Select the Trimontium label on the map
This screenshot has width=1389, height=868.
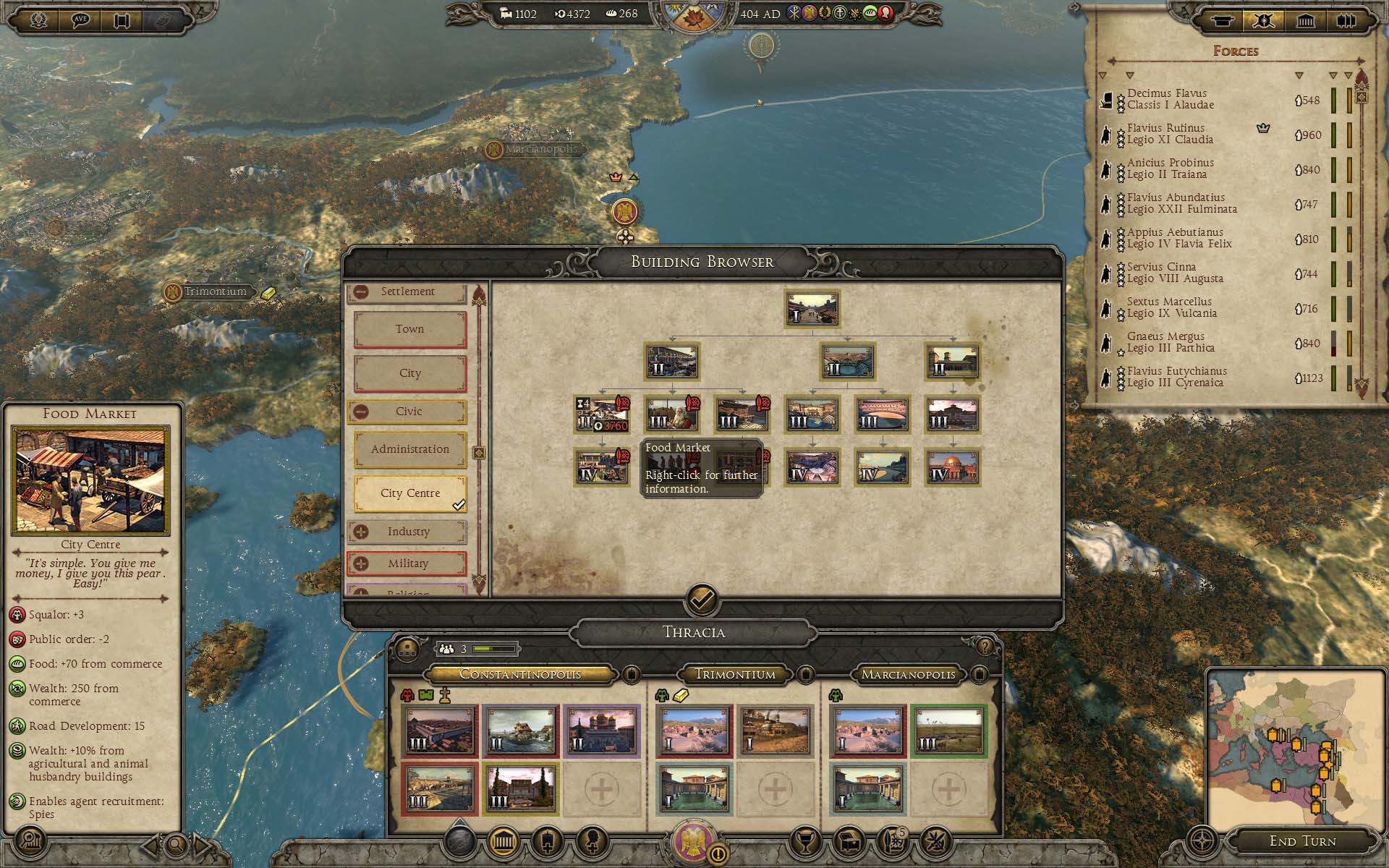(215, 292)
